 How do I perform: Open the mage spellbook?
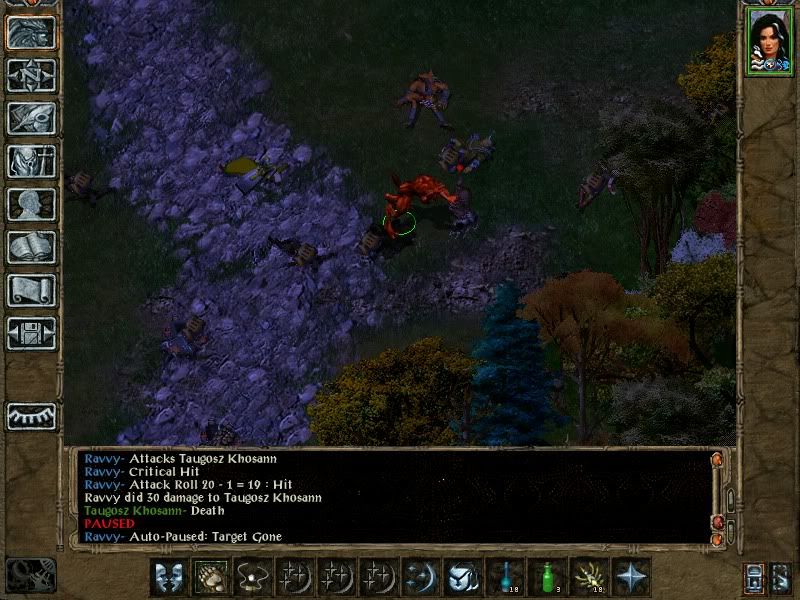click(x=31, y=247)
